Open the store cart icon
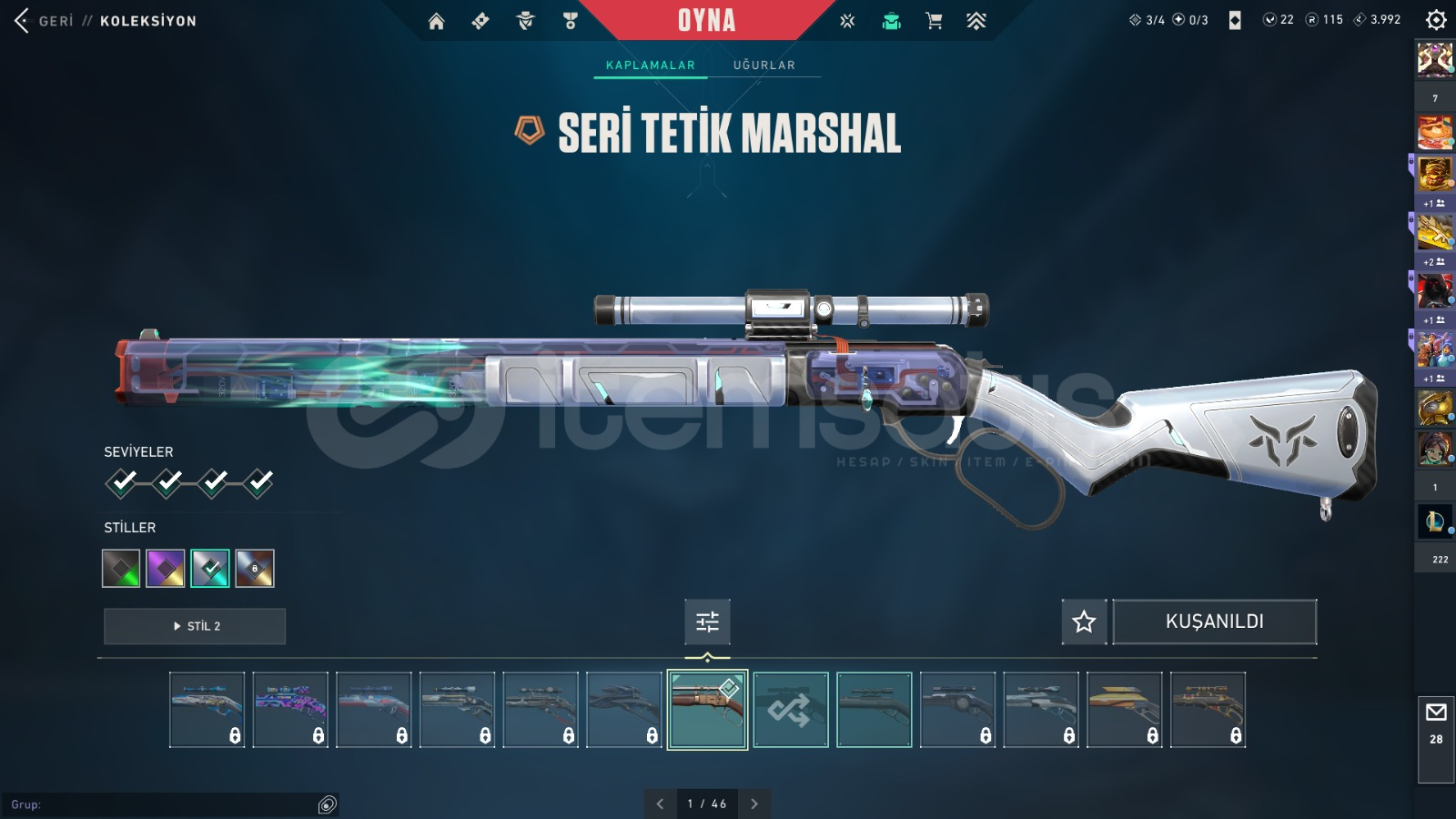The height and width of the screenshot is (819, 1456). click(934, 21)
